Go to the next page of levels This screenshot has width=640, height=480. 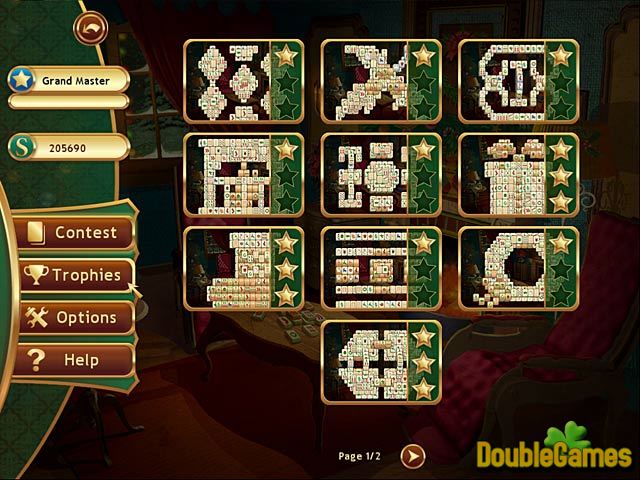click(x=412, y=456)
